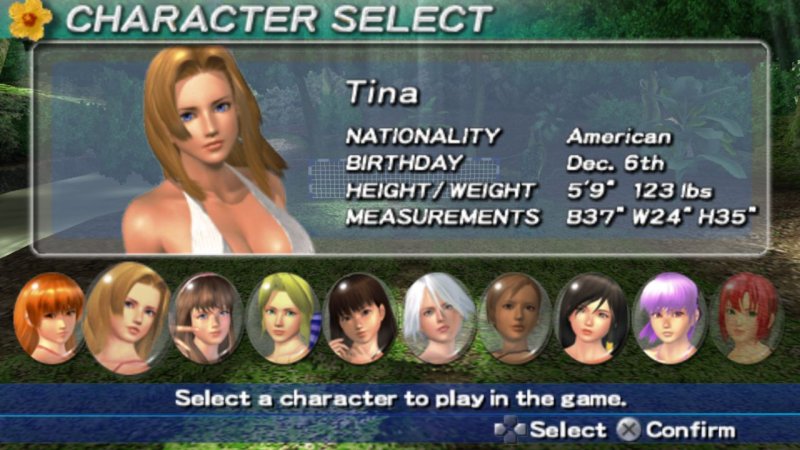Screen dimensions: 800x450
Task: Pick the long brown-haired girl portrait
Action: (x=207, y=317)
